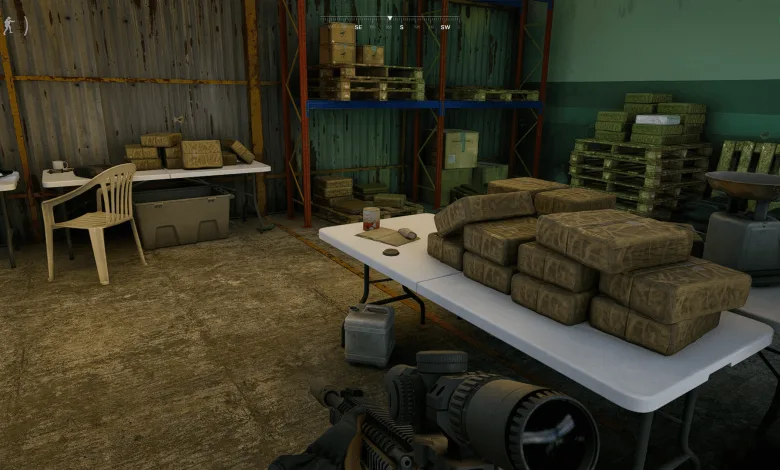Click the compass heading bar
This screenshot has width=780, height=470.
[x=390, y=22]
